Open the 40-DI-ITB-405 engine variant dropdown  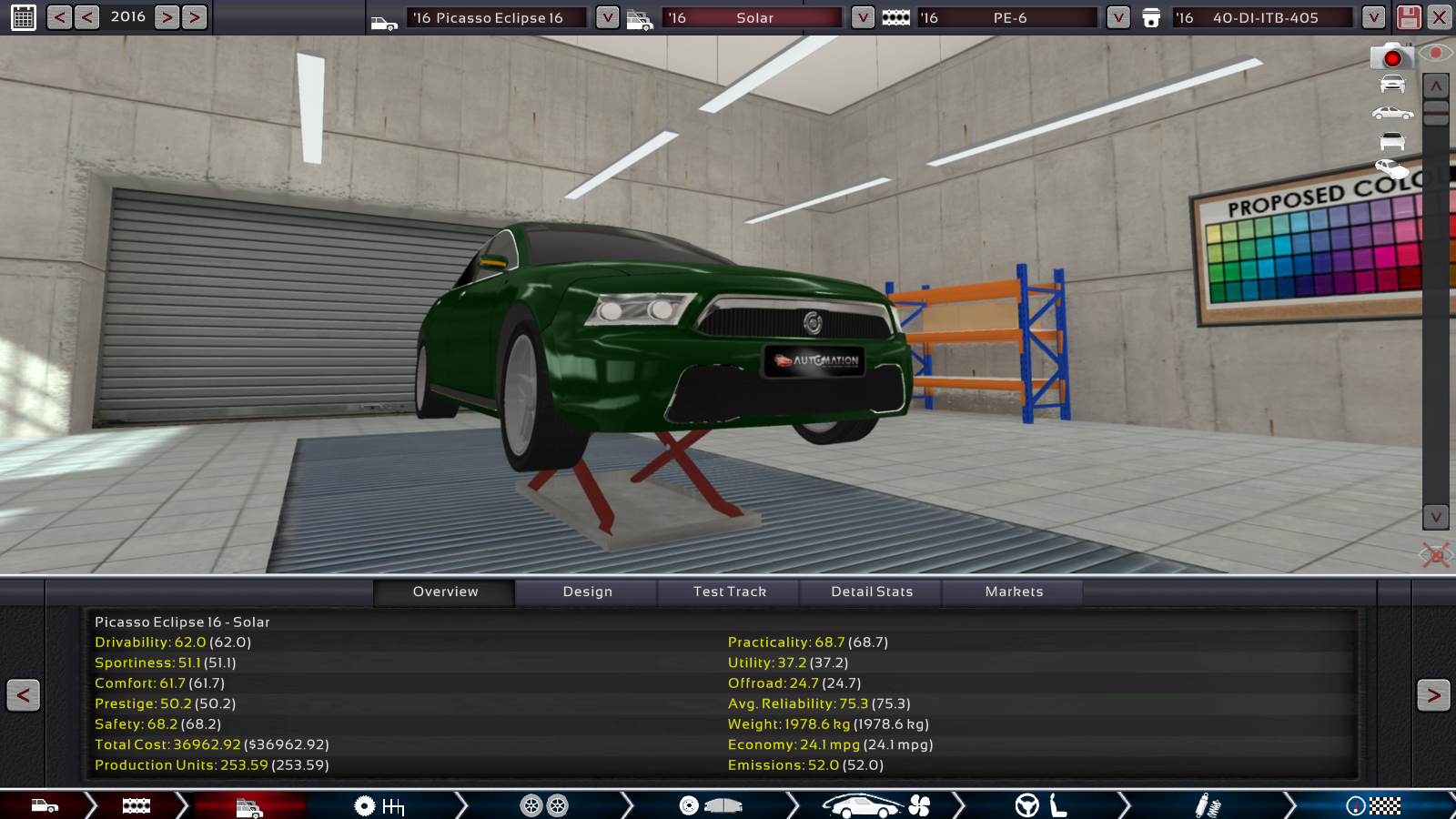tap(1373, 17)
